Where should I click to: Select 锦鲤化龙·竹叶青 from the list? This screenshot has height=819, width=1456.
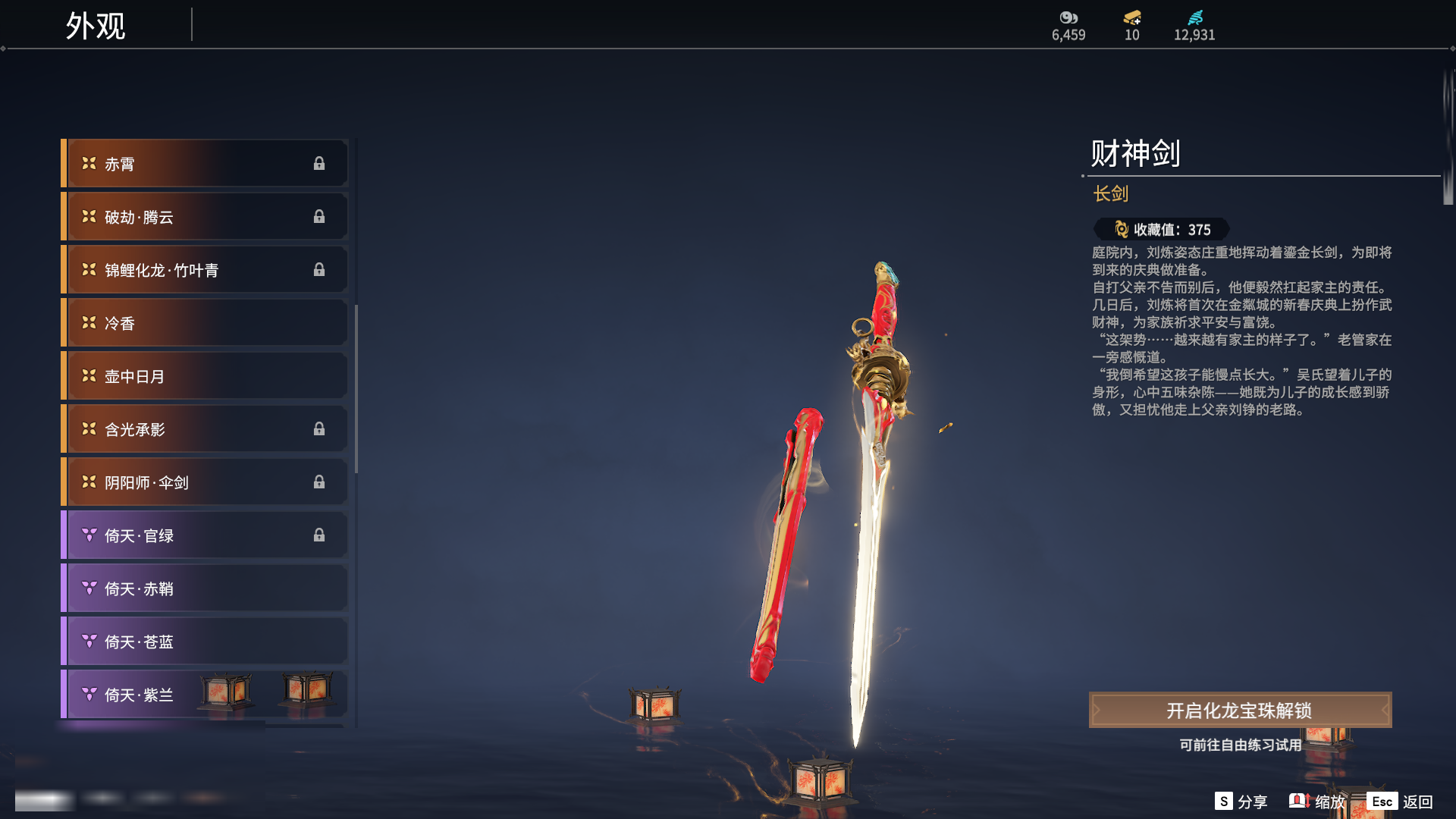point(205,270)
